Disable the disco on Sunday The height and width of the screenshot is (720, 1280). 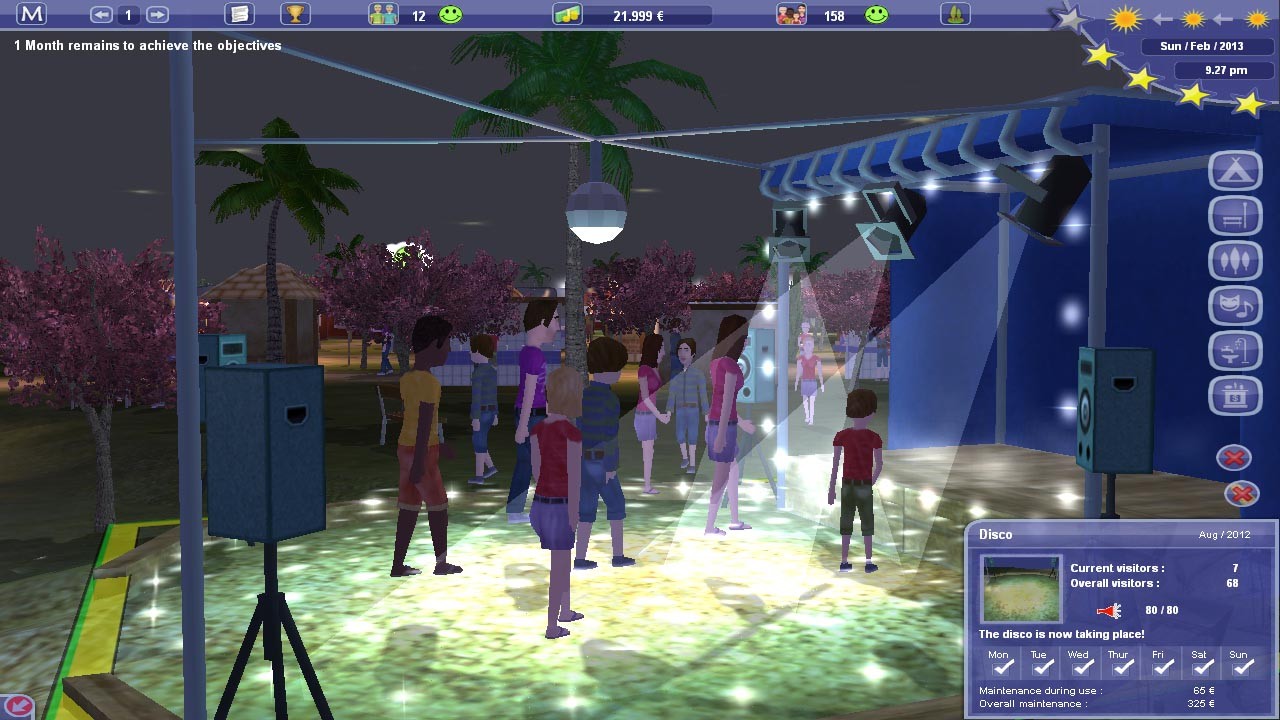[x=1241, y=667]
